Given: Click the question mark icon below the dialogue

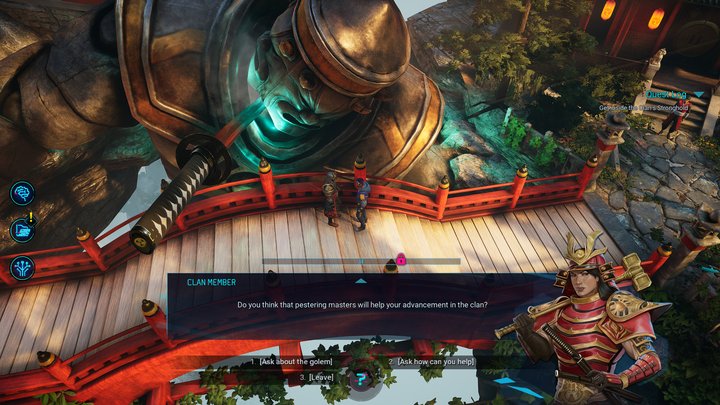Looking at the screenshot, I should coord(361,379).
